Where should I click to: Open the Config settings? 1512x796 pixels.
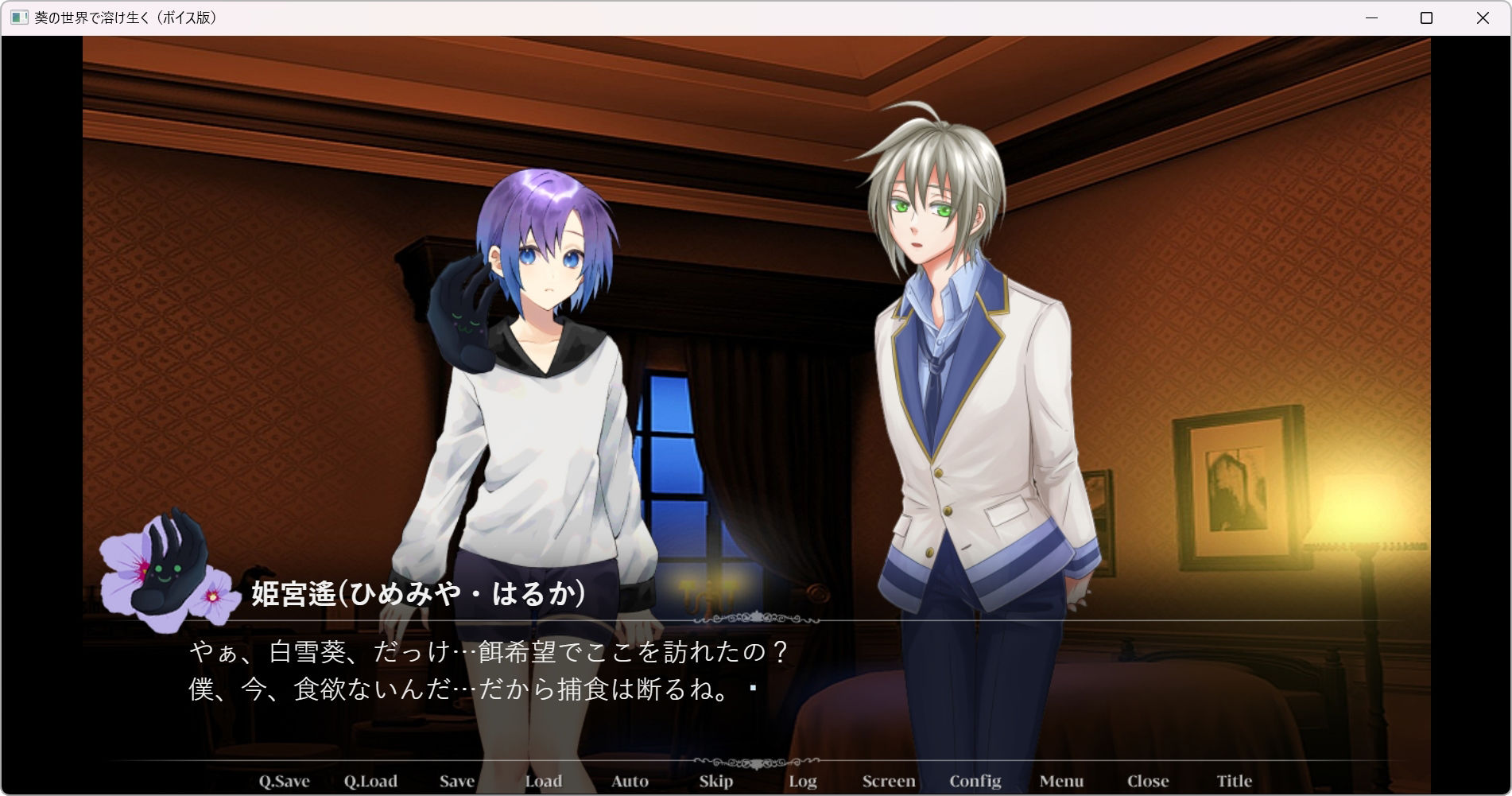975,781
